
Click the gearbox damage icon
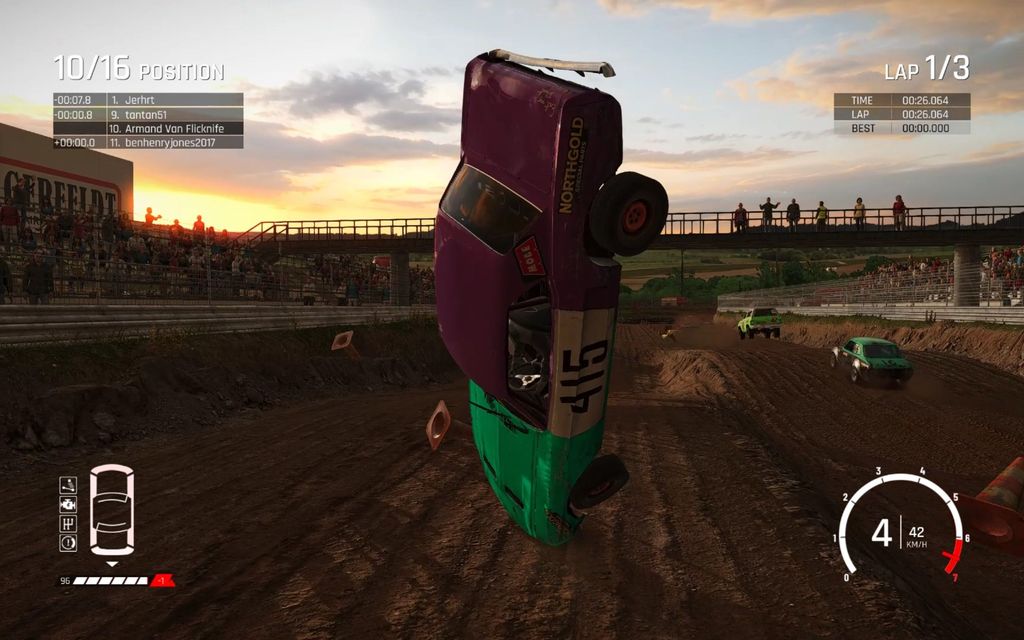point(68,524)
